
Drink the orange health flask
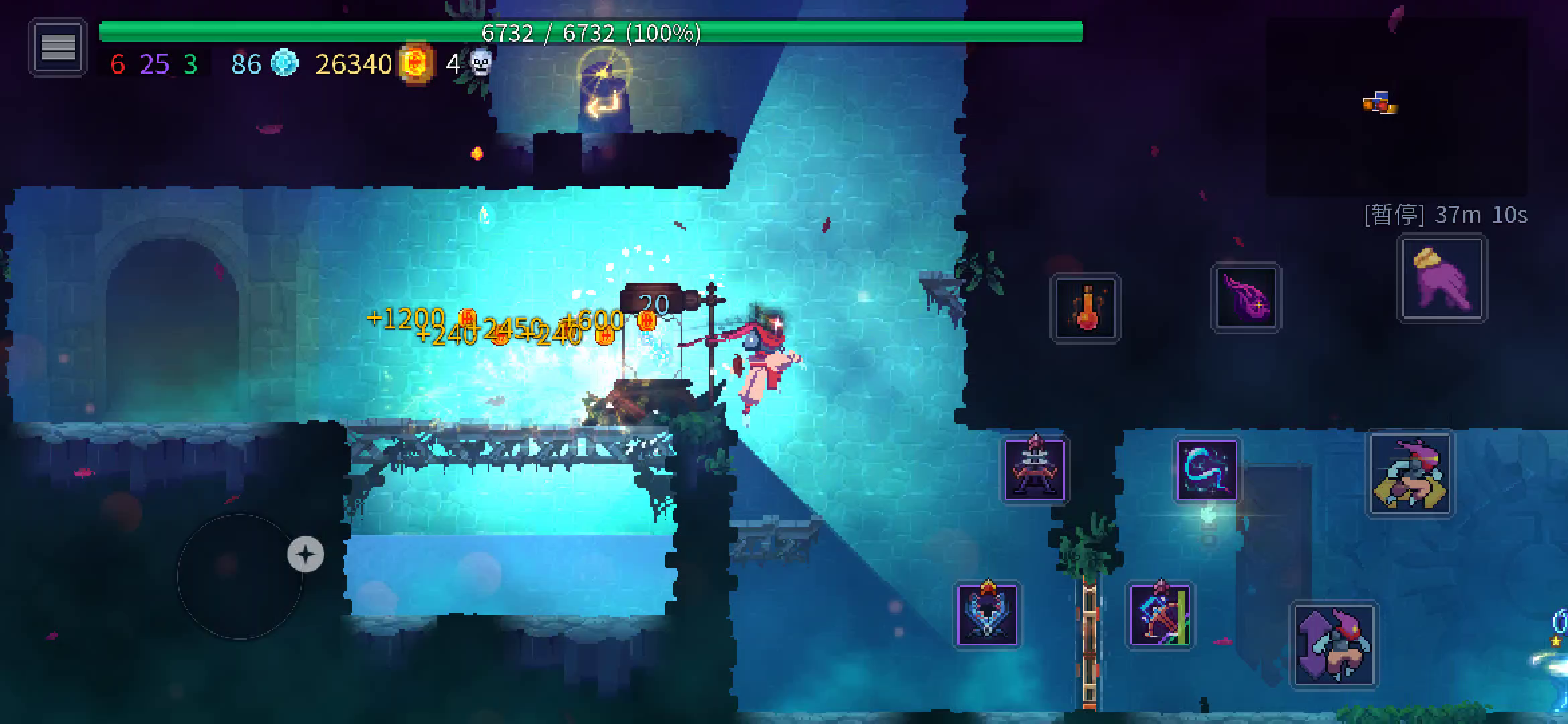pos(1086,308)
